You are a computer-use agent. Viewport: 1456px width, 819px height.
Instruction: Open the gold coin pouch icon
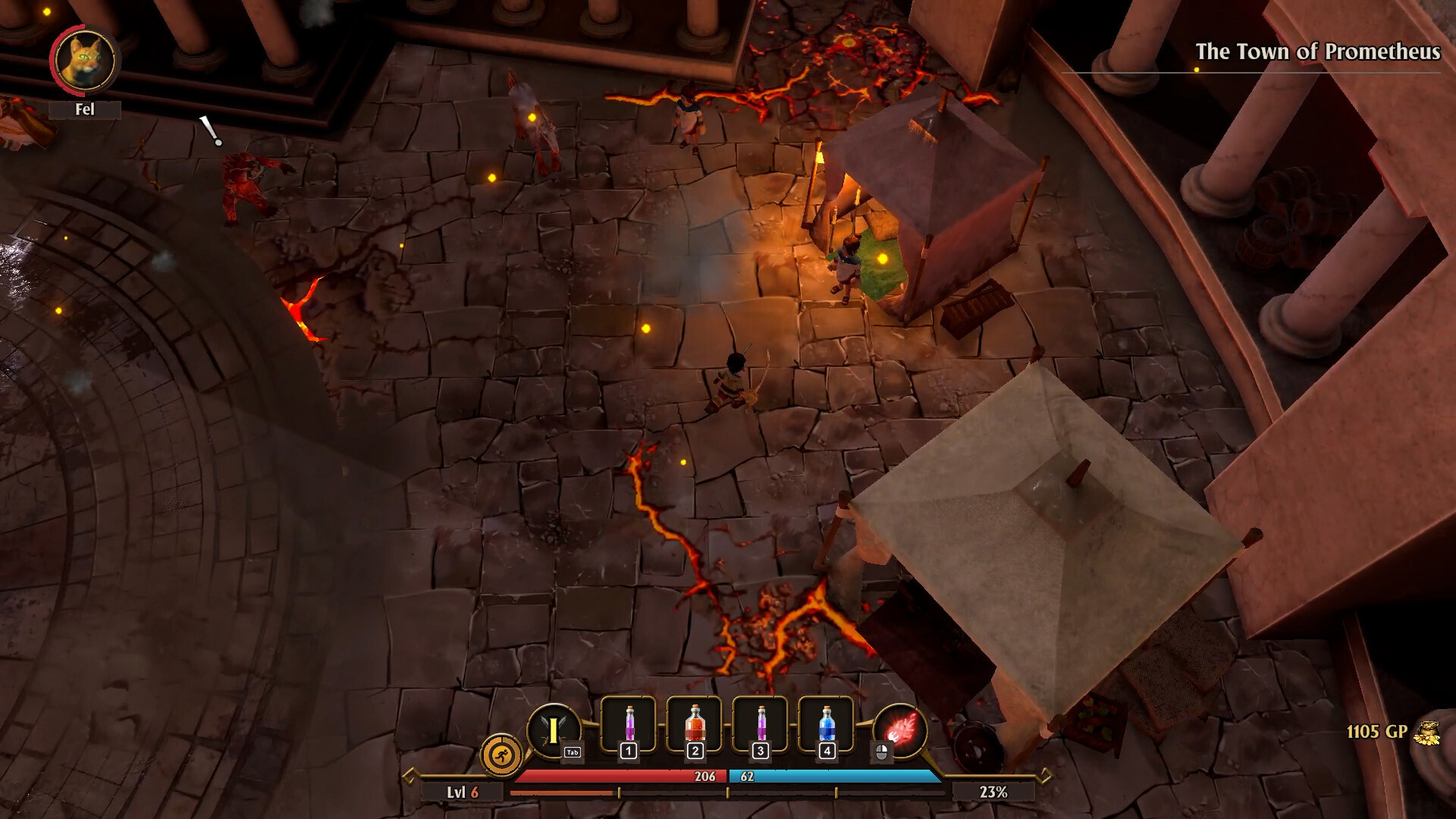click(x=1427, y=733)
